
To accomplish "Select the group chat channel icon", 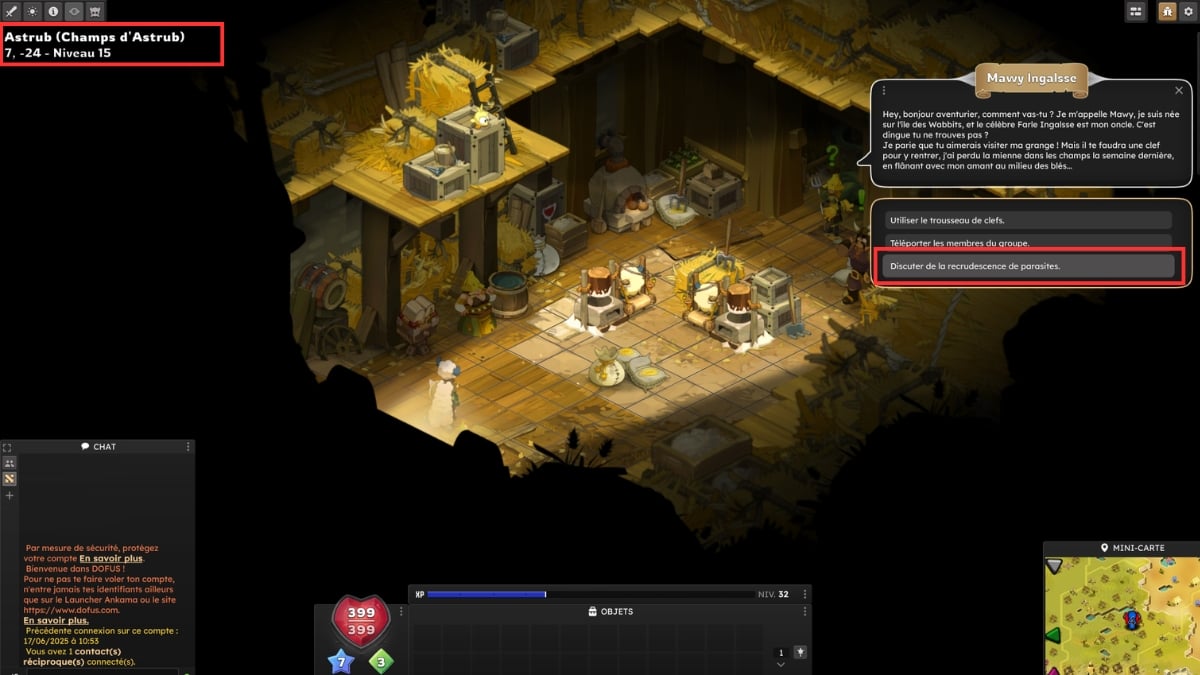I will [9, 463].
